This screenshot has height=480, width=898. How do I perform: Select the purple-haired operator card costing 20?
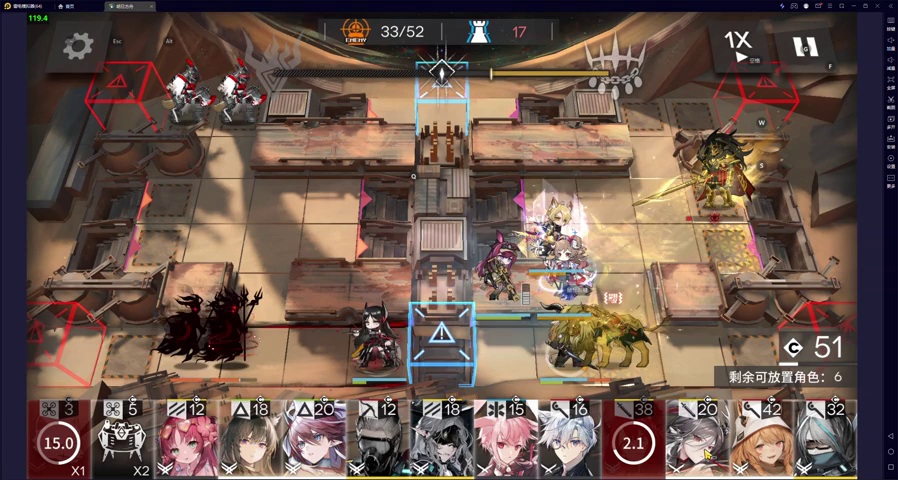pyautogui.click(x=315, y=439)
